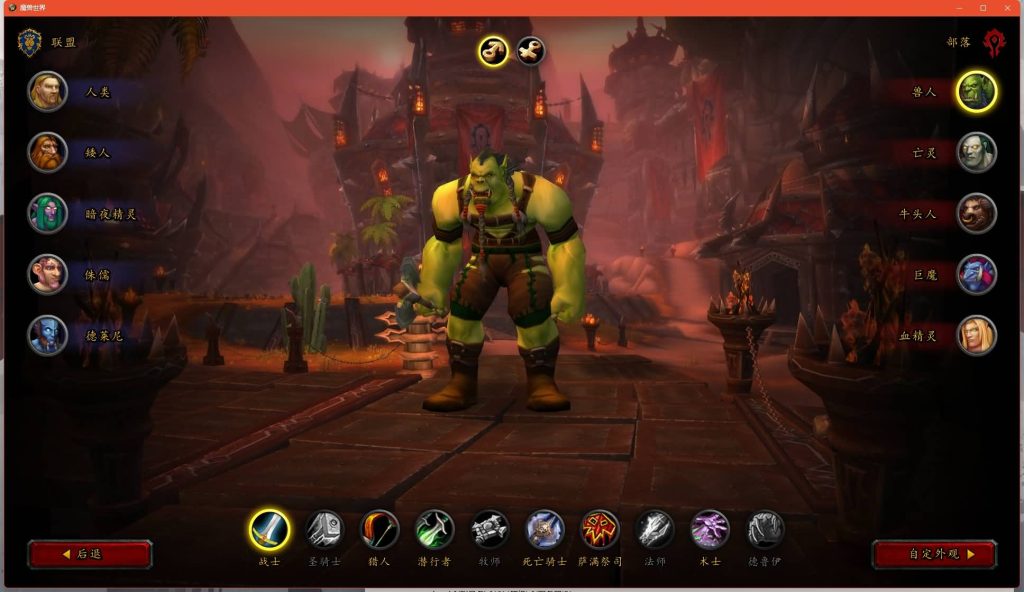Choose the Dwarf race (矮人)
1024x592 pixels.
point(48,152)
